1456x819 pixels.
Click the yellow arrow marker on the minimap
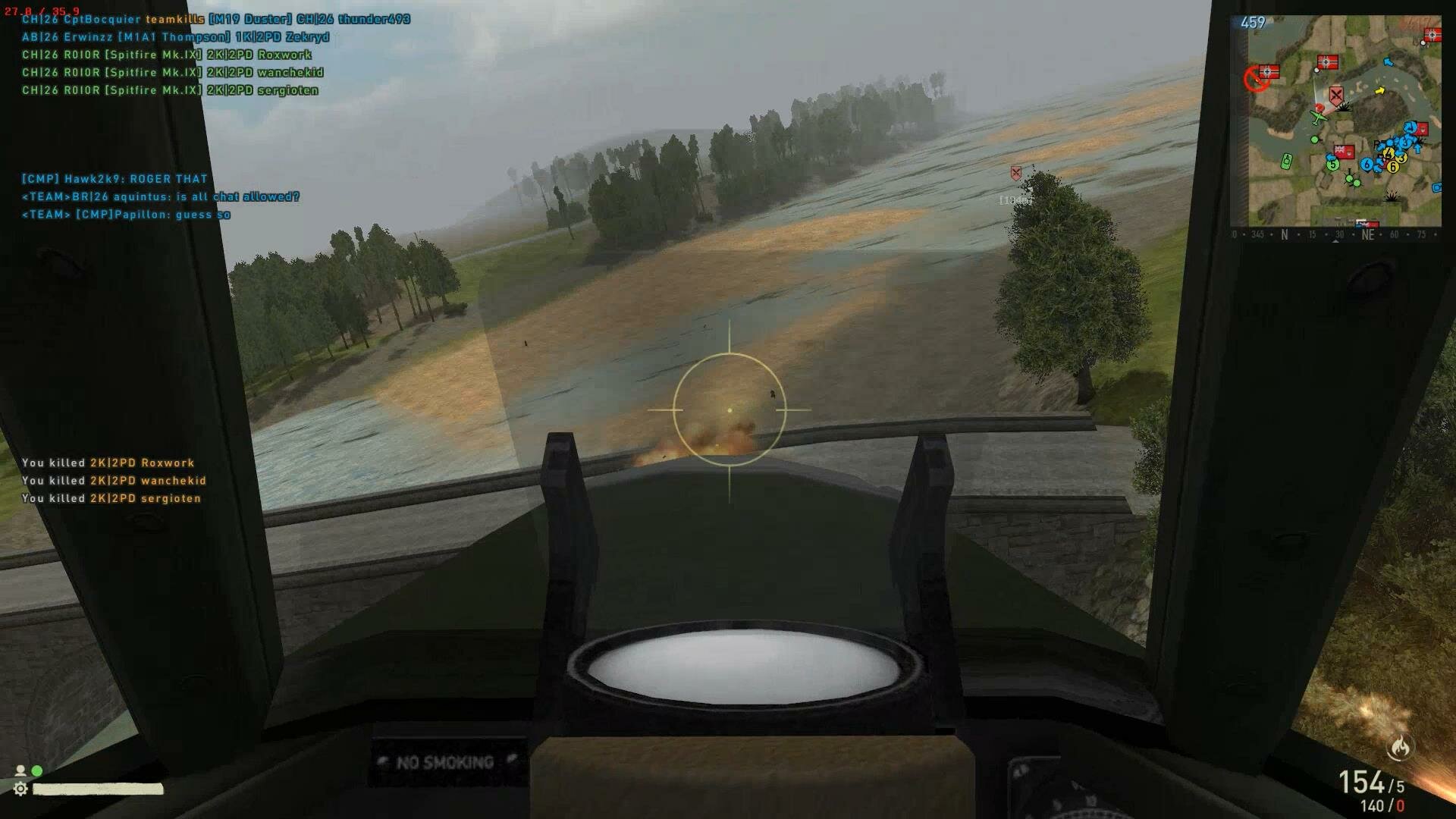[1380, 91]
